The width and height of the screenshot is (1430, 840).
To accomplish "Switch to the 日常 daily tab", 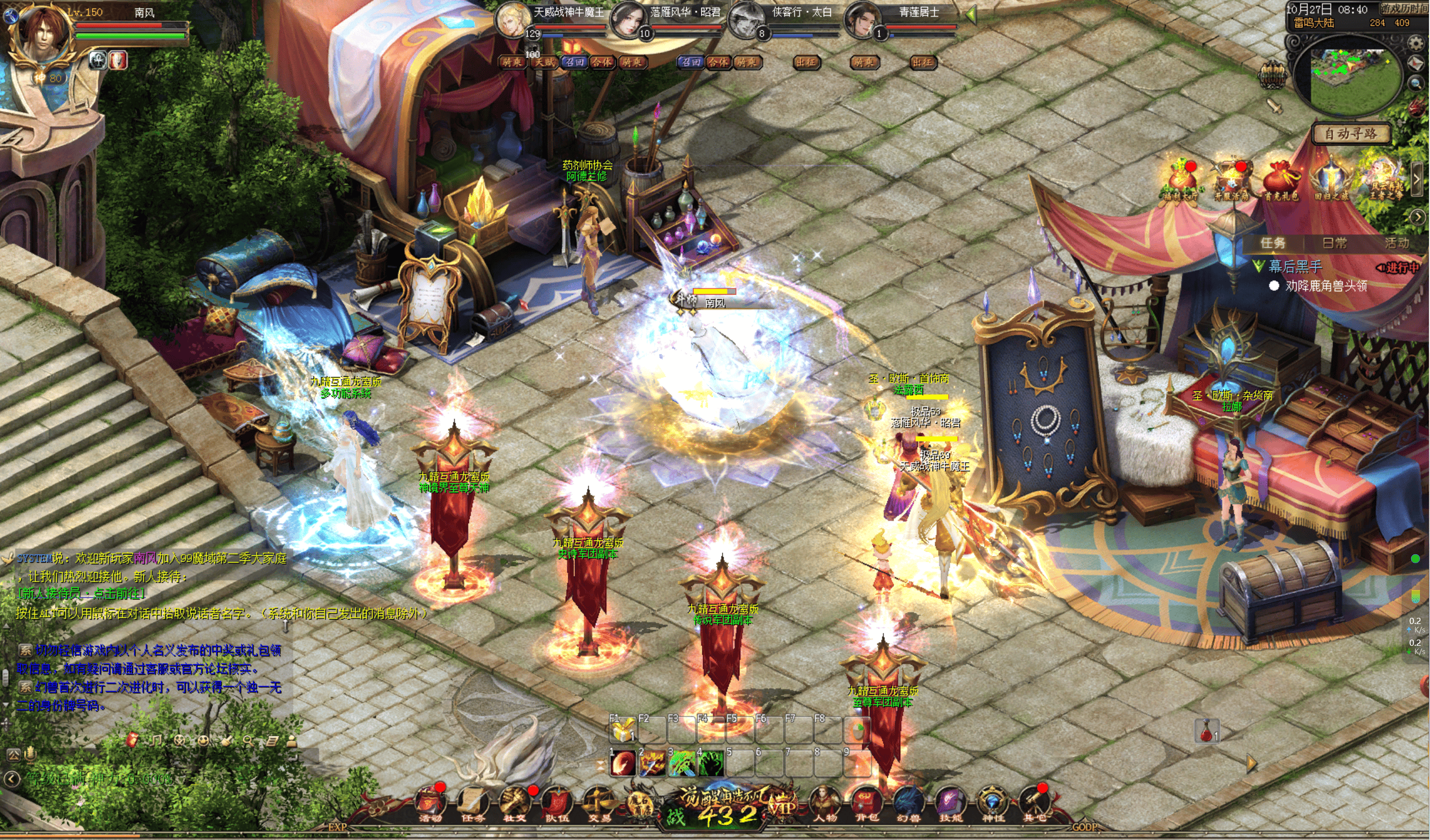I will click(1335, 243).
